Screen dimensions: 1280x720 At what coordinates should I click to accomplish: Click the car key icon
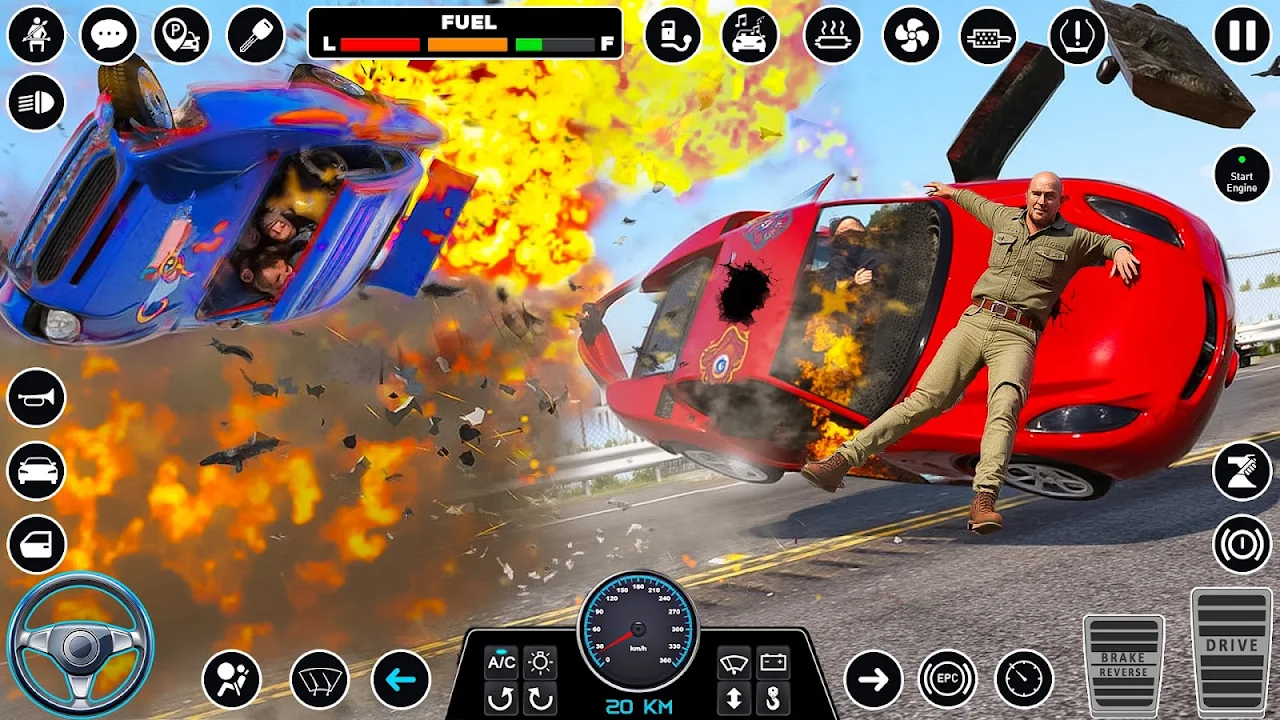(x=256, y=35)
